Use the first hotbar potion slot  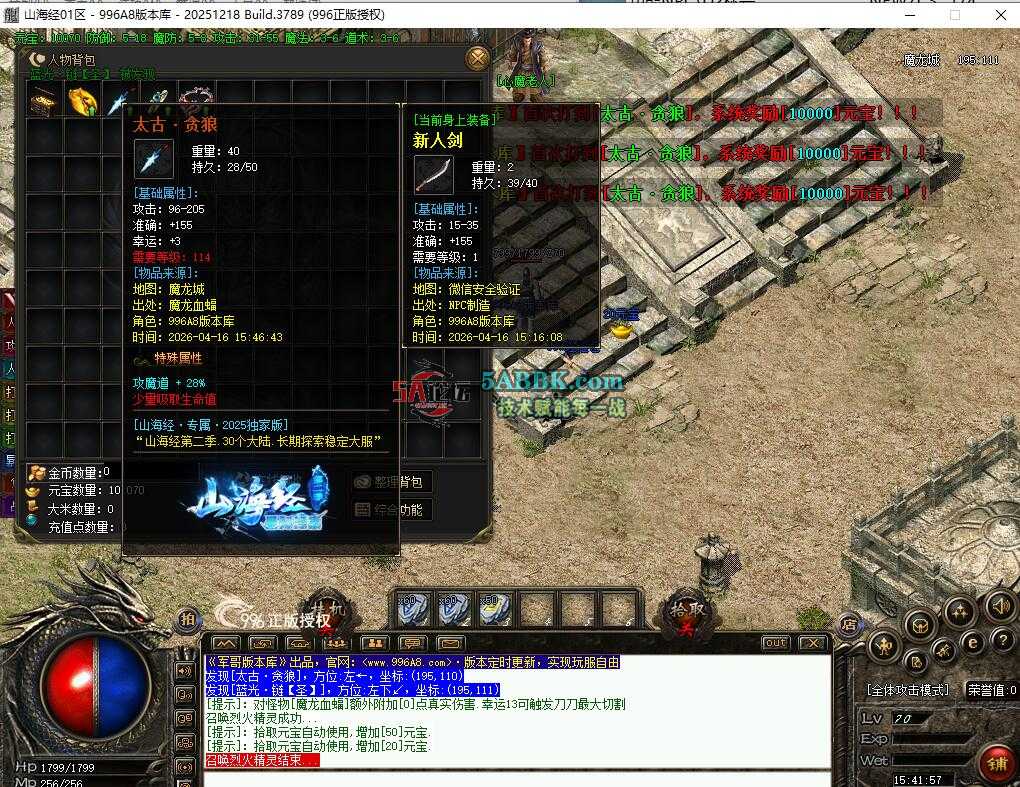tap(410, 608)
